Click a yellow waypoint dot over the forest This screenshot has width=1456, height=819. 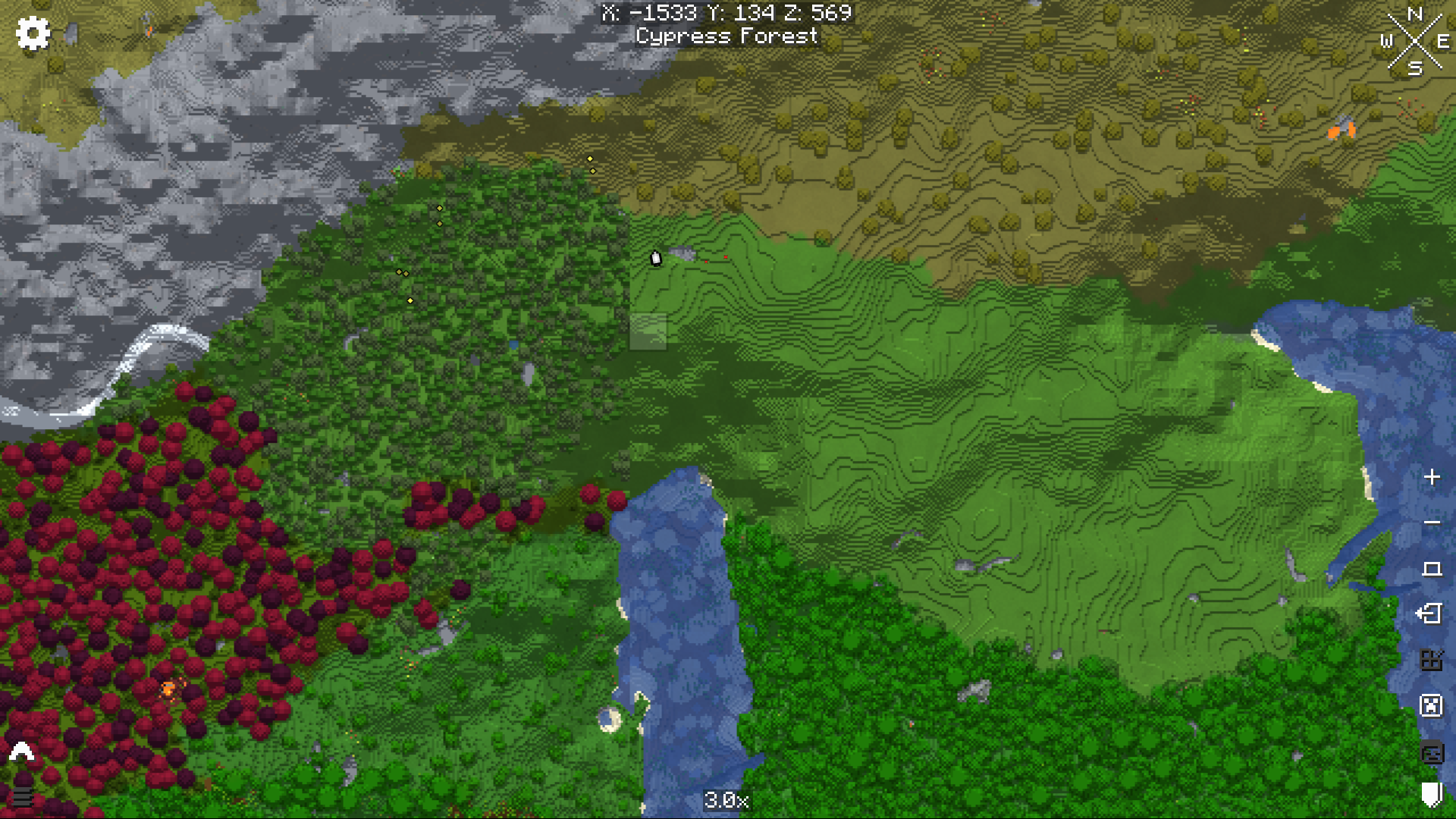590,160
